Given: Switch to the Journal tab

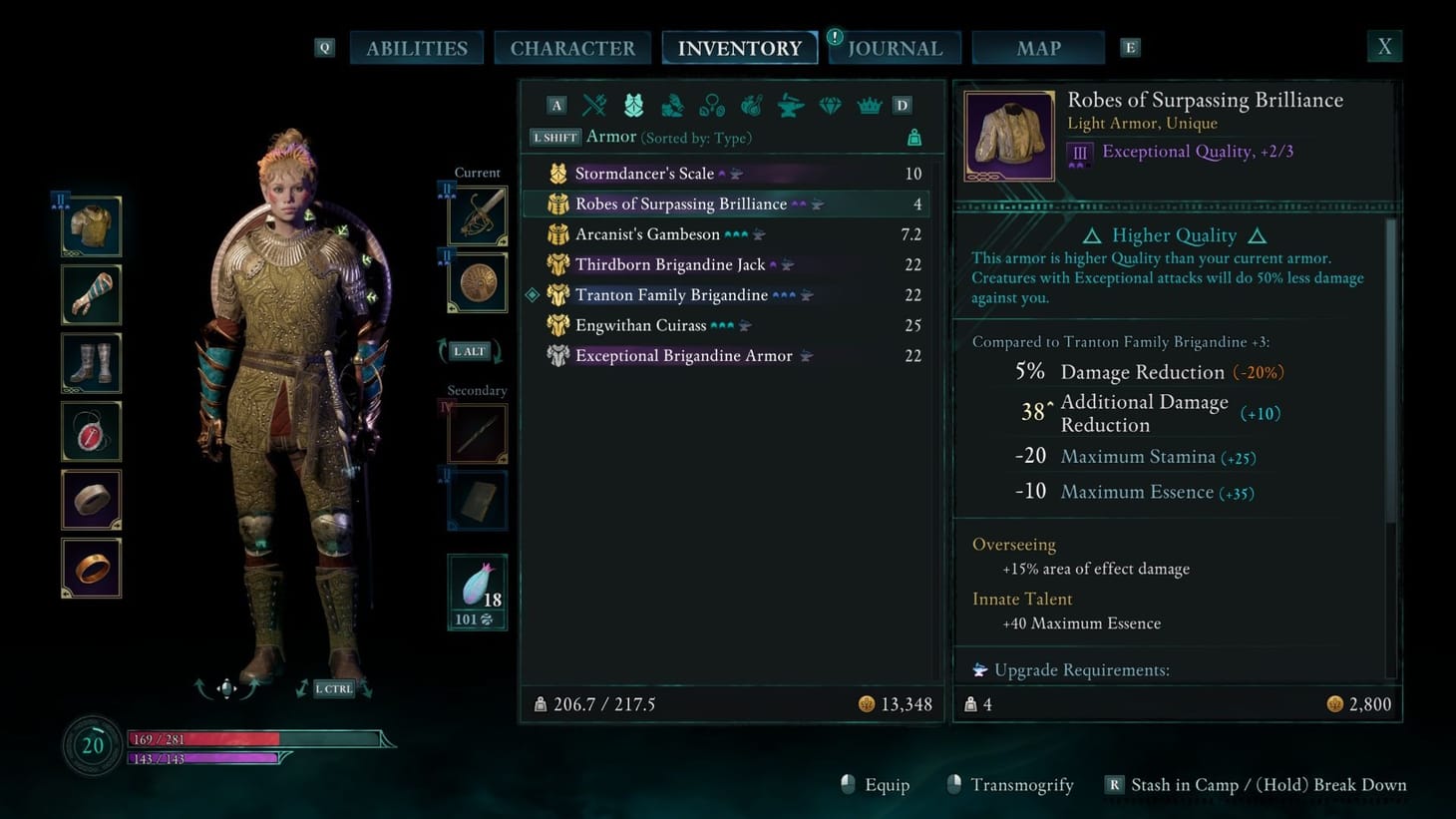Looking at the screenshot, I should tap(895, 47).
